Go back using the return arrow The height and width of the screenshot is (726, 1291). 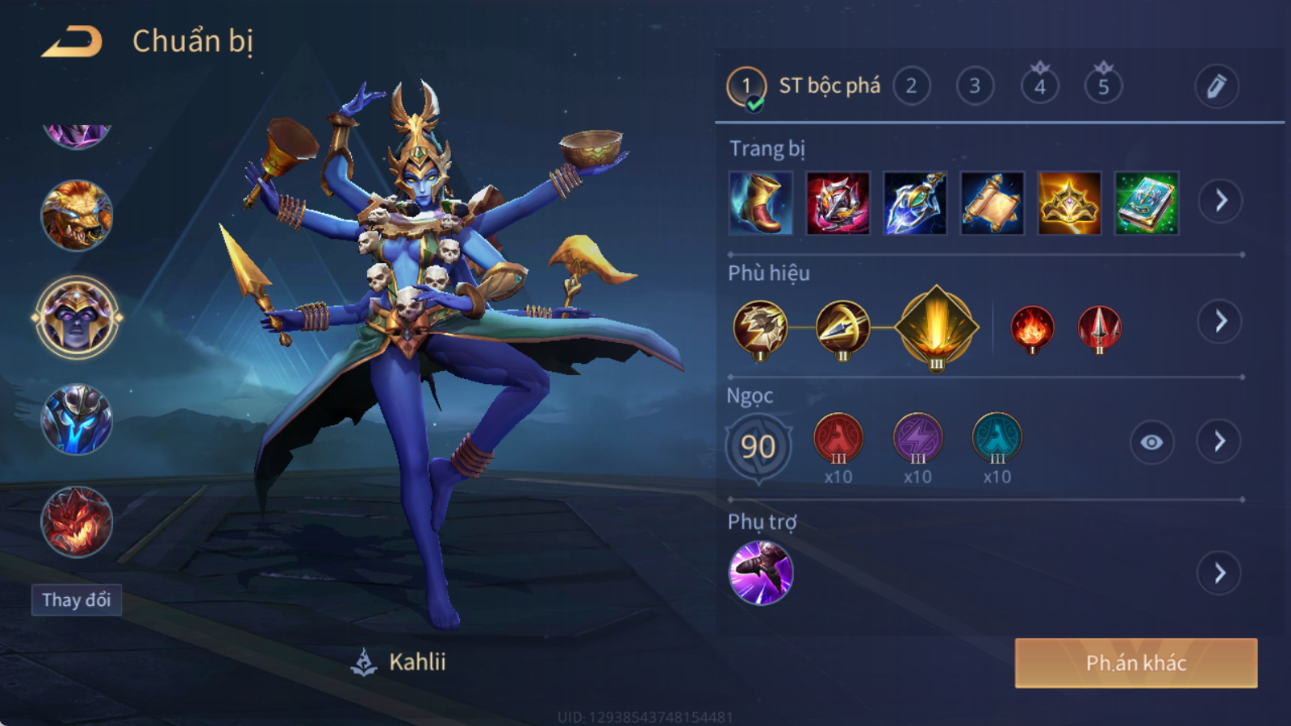[71, 43]
